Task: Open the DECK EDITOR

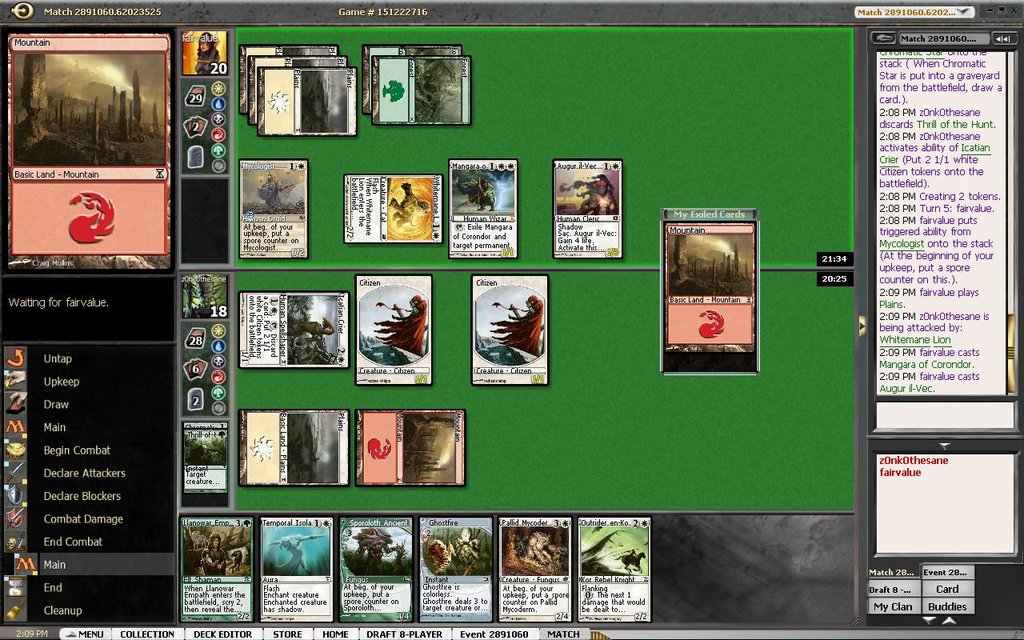Action: click(222, 633)
